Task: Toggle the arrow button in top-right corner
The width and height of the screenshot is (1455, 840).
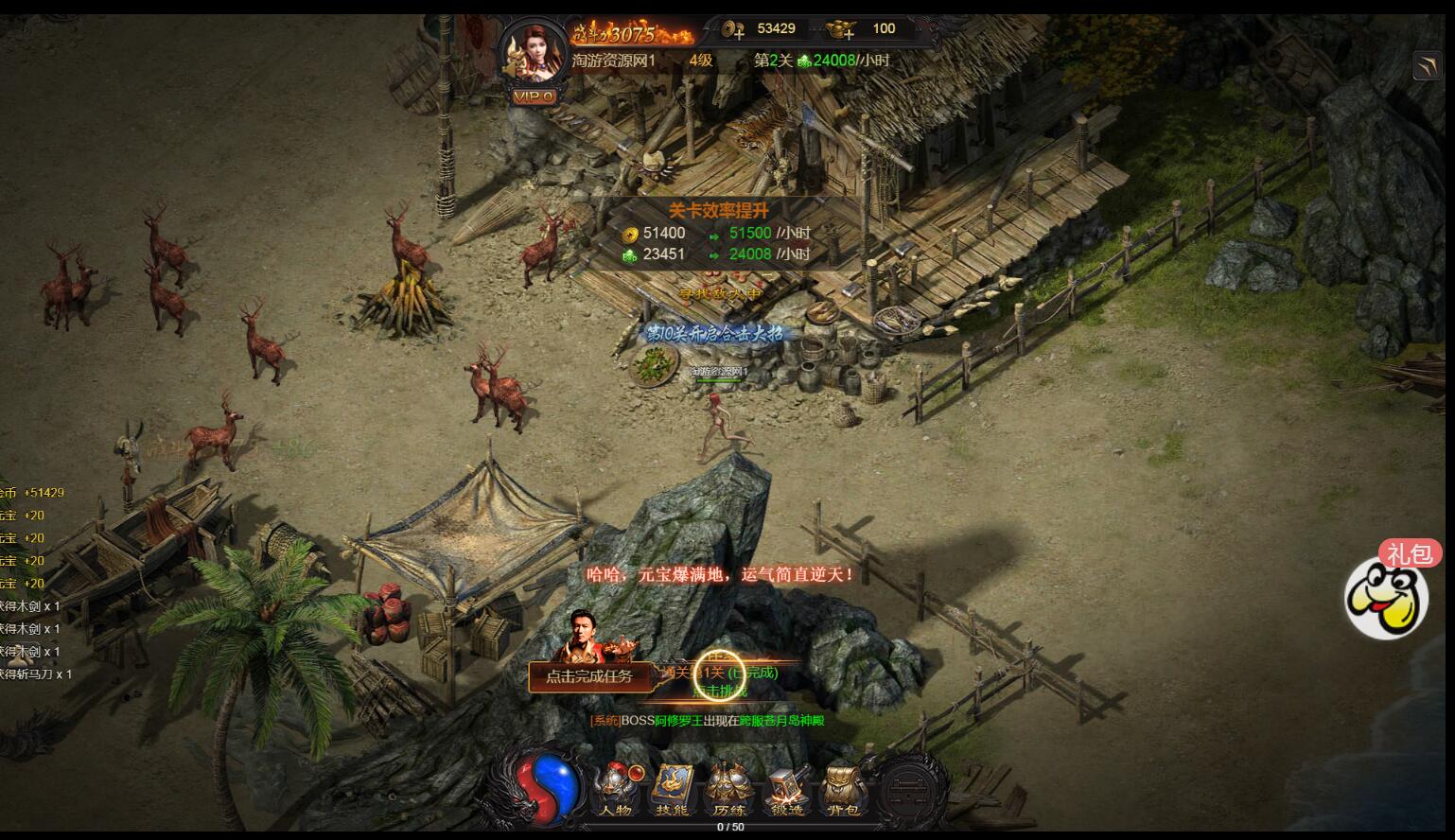Action: tap(1427, 66)
